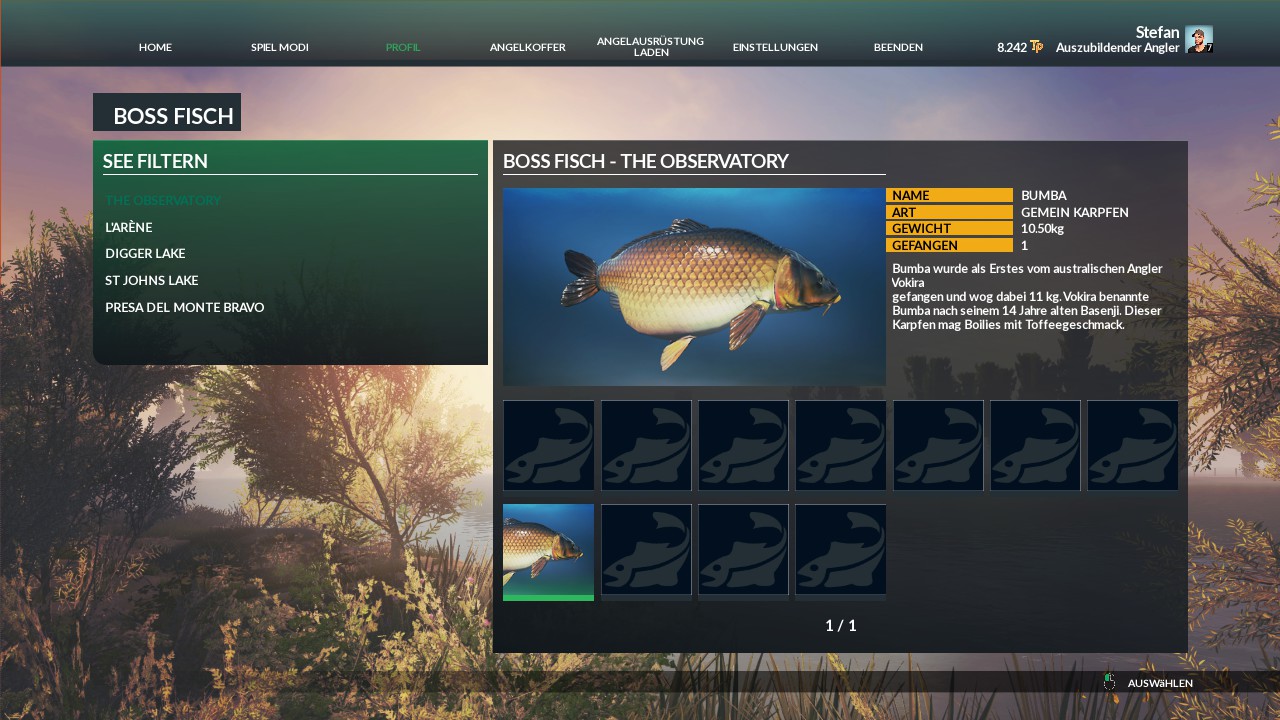The width and height of the screenshot is (1280, 720).
Task: Select Presa del Monte Bravo
Action: pos(185,308)
